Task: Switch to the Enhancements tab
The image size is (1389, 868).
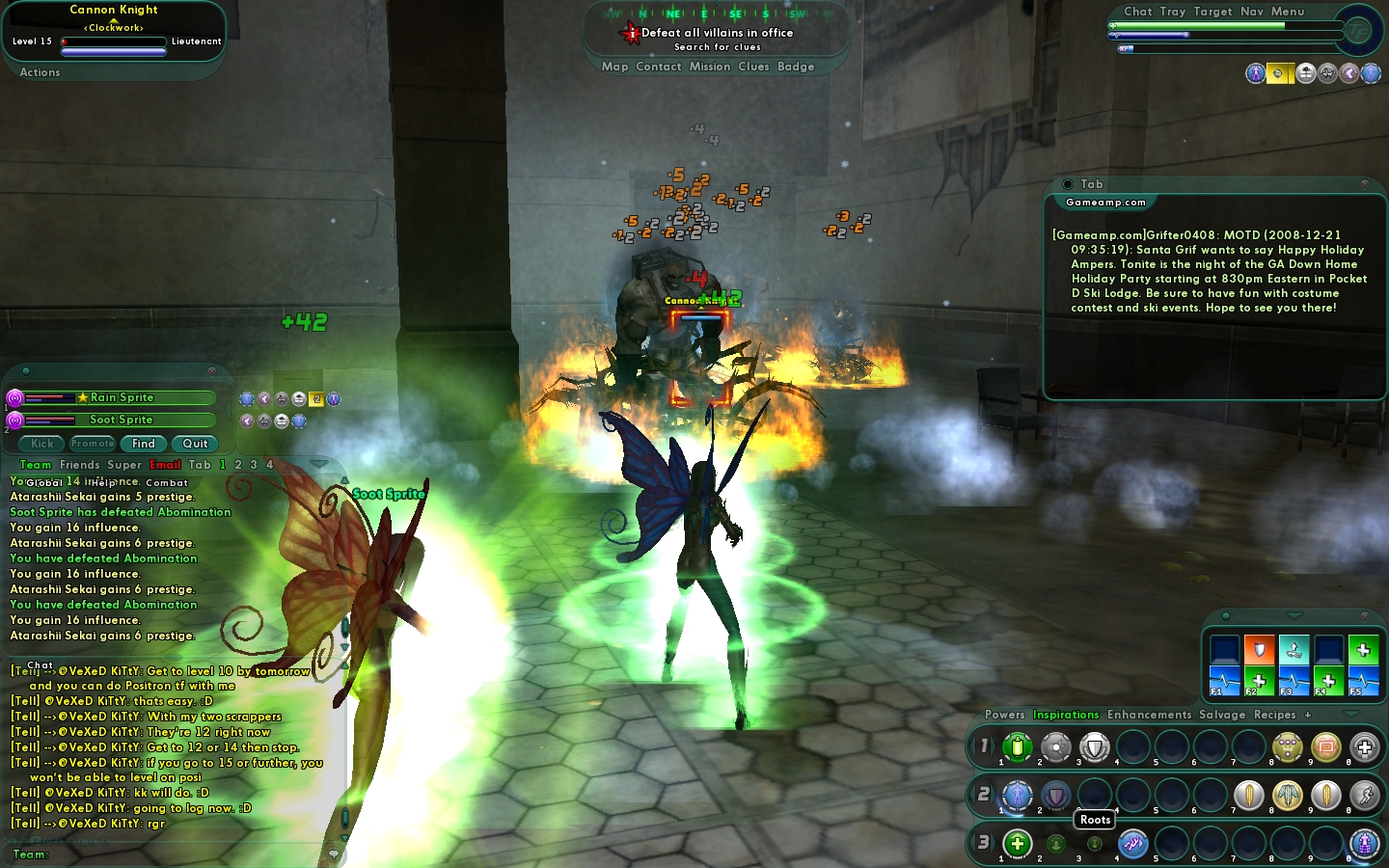Action: [1149, 715]
